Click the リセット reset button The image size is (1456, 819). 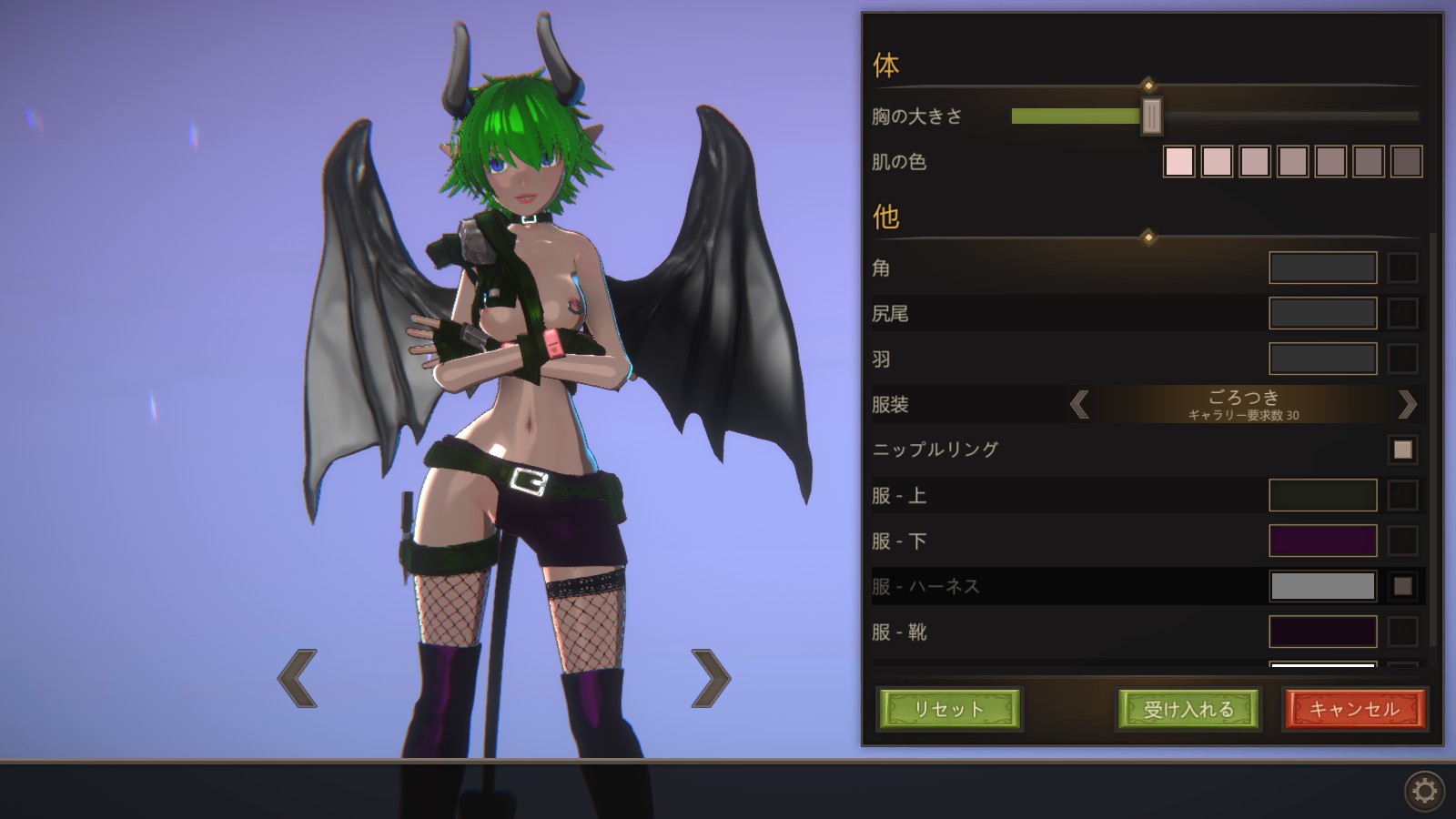point(949,709)
